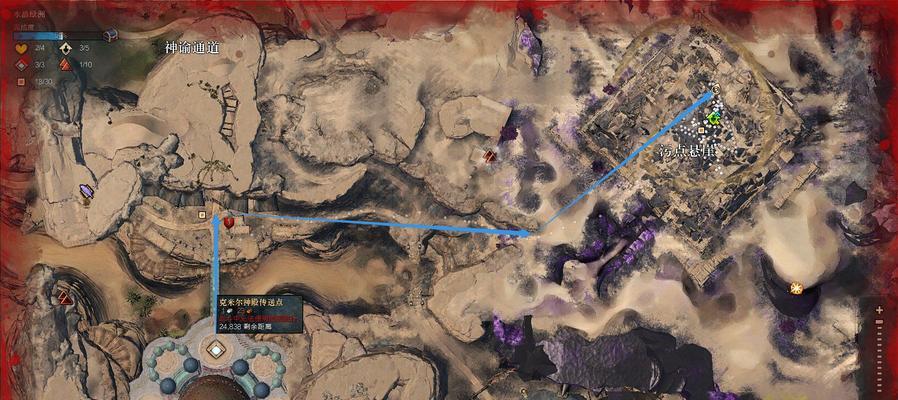Click the square points-of-interest counter icon
This screenshot has width=898, height=400.
tap(21, 82)
